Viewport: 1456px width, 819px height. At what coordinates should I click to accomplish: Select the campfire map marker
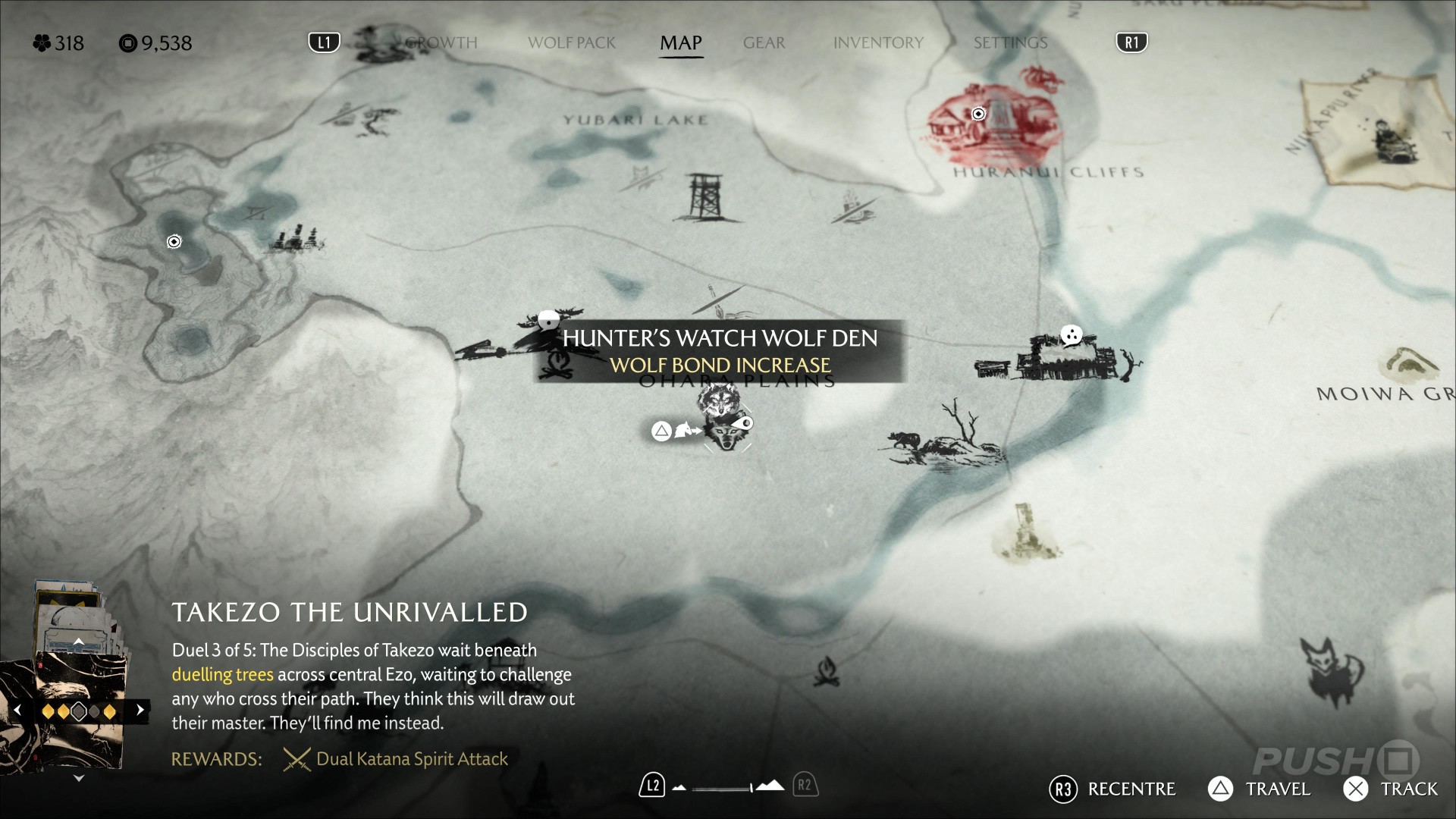point(826,672)
